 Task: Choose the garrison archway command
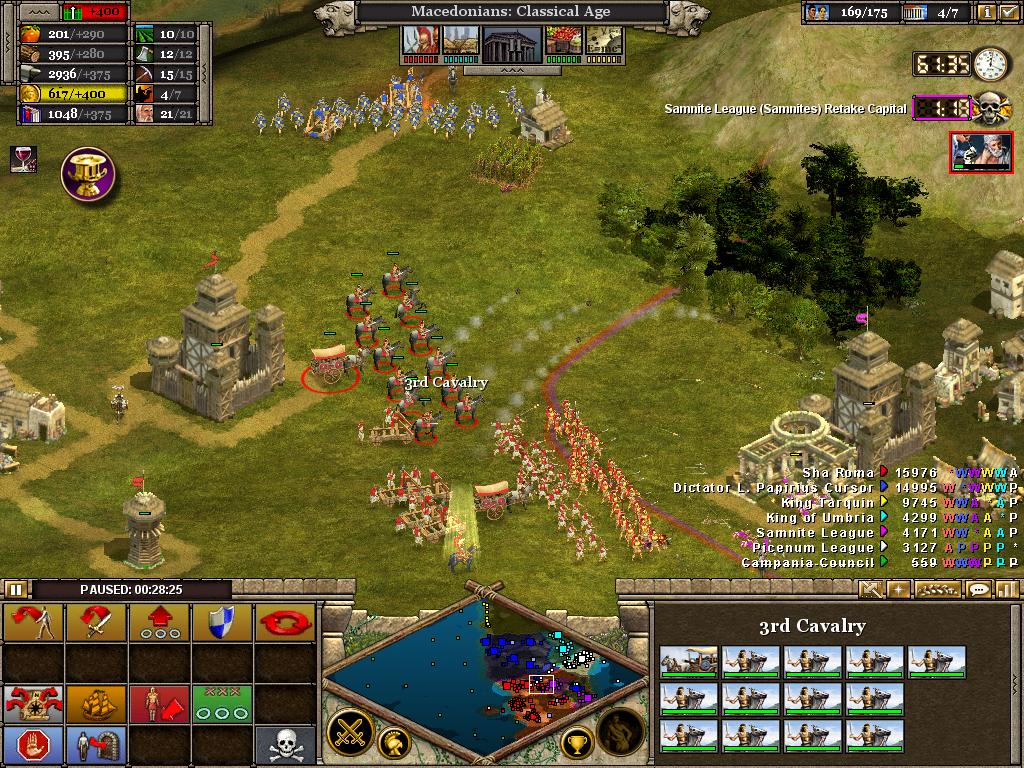96,745
